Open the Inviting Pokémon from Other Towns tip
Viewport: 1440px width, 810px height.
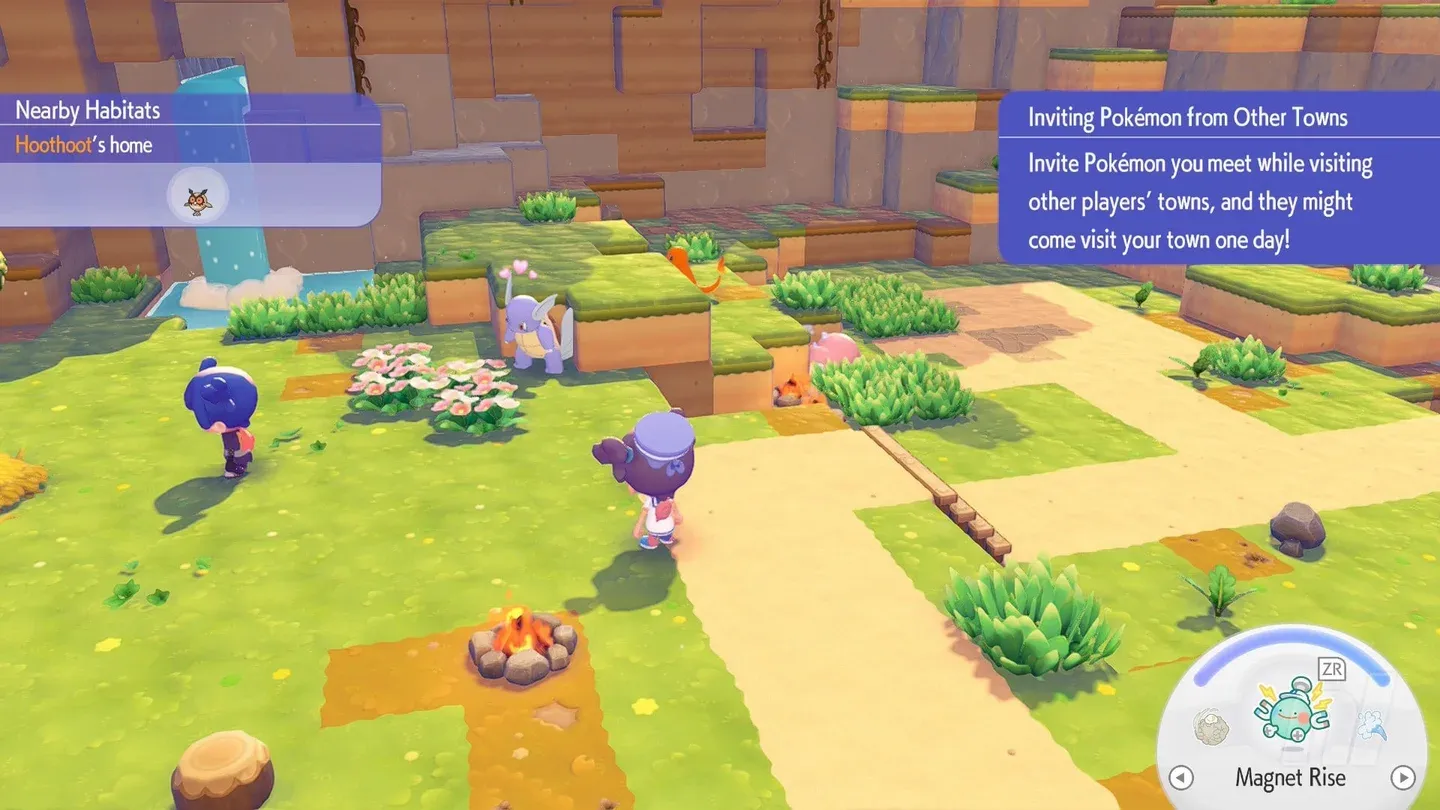pyautogui.click(x=1188, y=117)
